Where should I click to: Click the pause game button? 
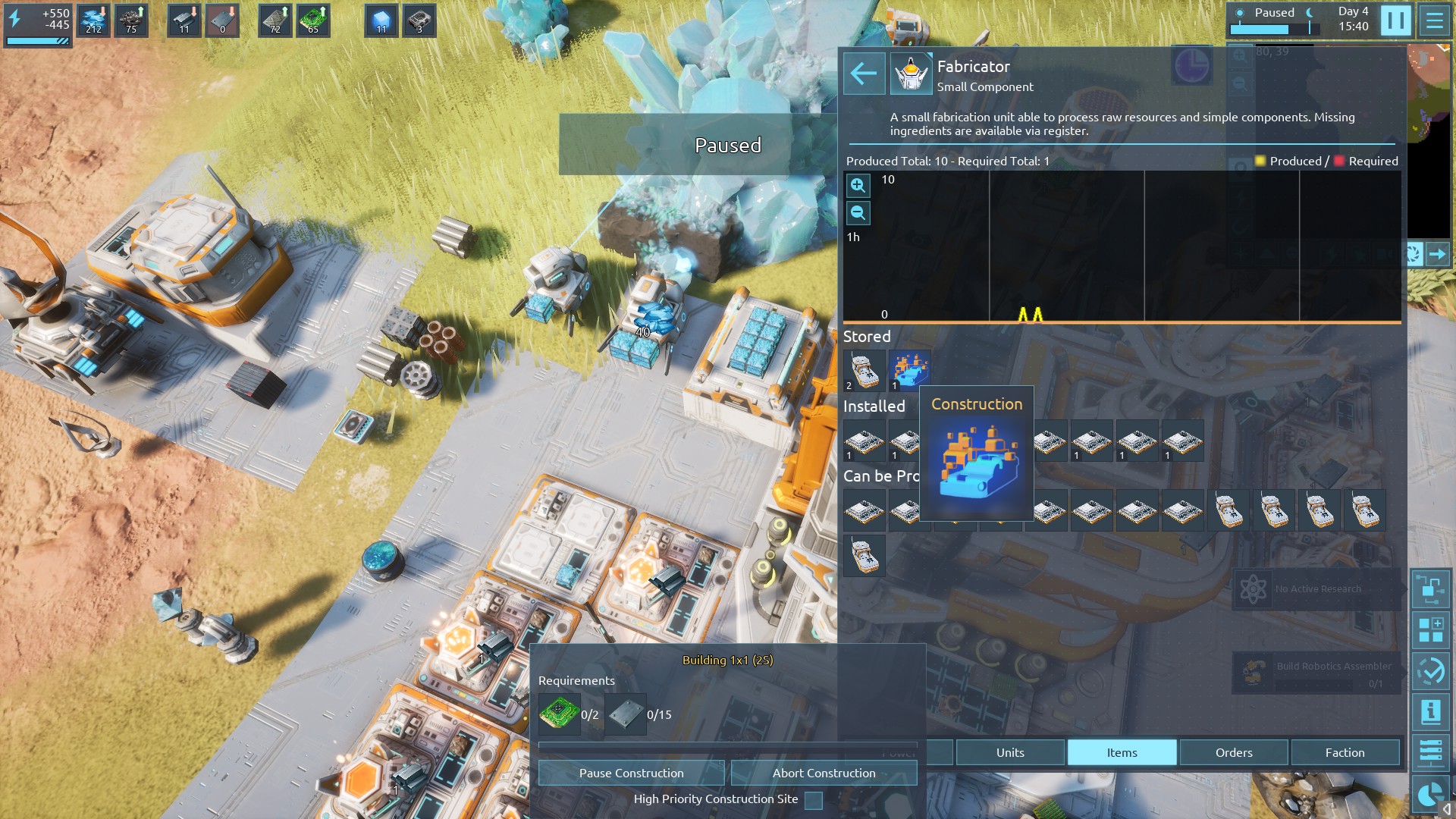[x=1395, y=20]
